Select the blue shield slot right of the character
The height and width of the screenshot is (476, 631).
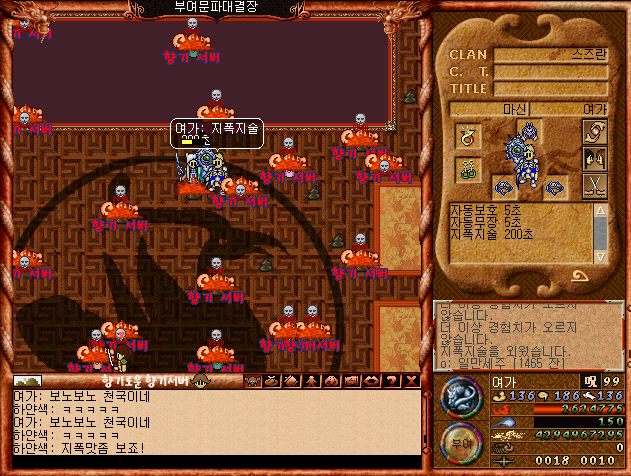tap(553, 186)
